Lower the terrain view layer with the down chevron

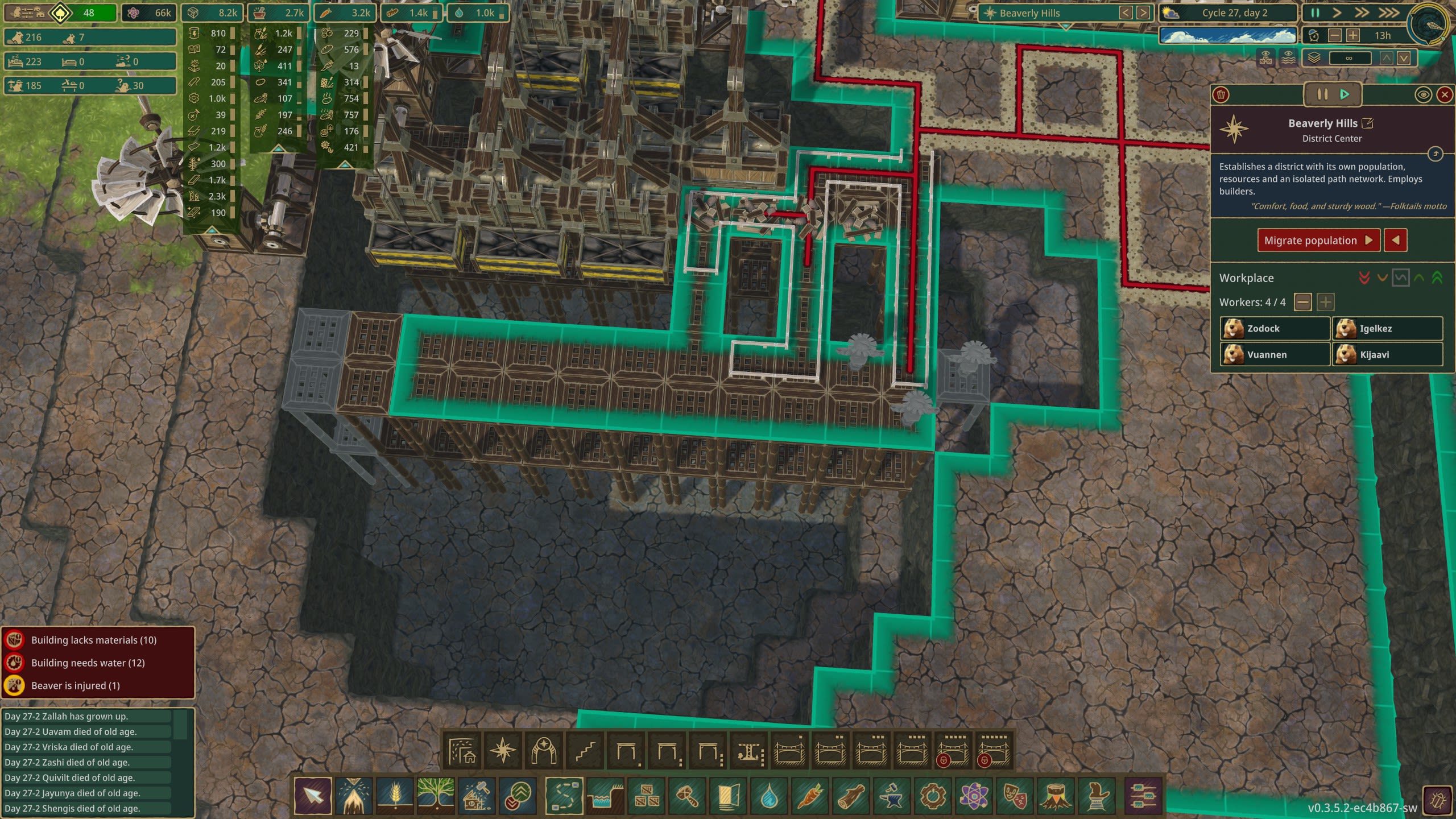click(1404, 57)
